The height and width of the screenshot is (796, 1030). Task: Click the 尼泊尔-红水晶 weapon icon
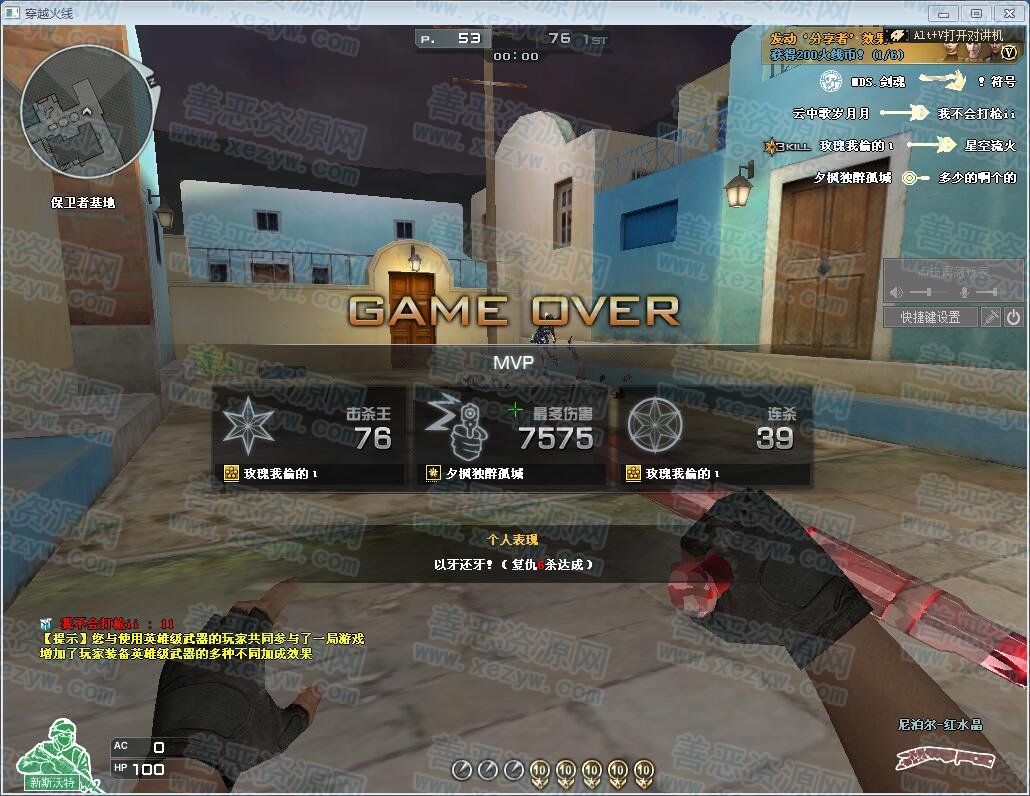coord(938,759)
